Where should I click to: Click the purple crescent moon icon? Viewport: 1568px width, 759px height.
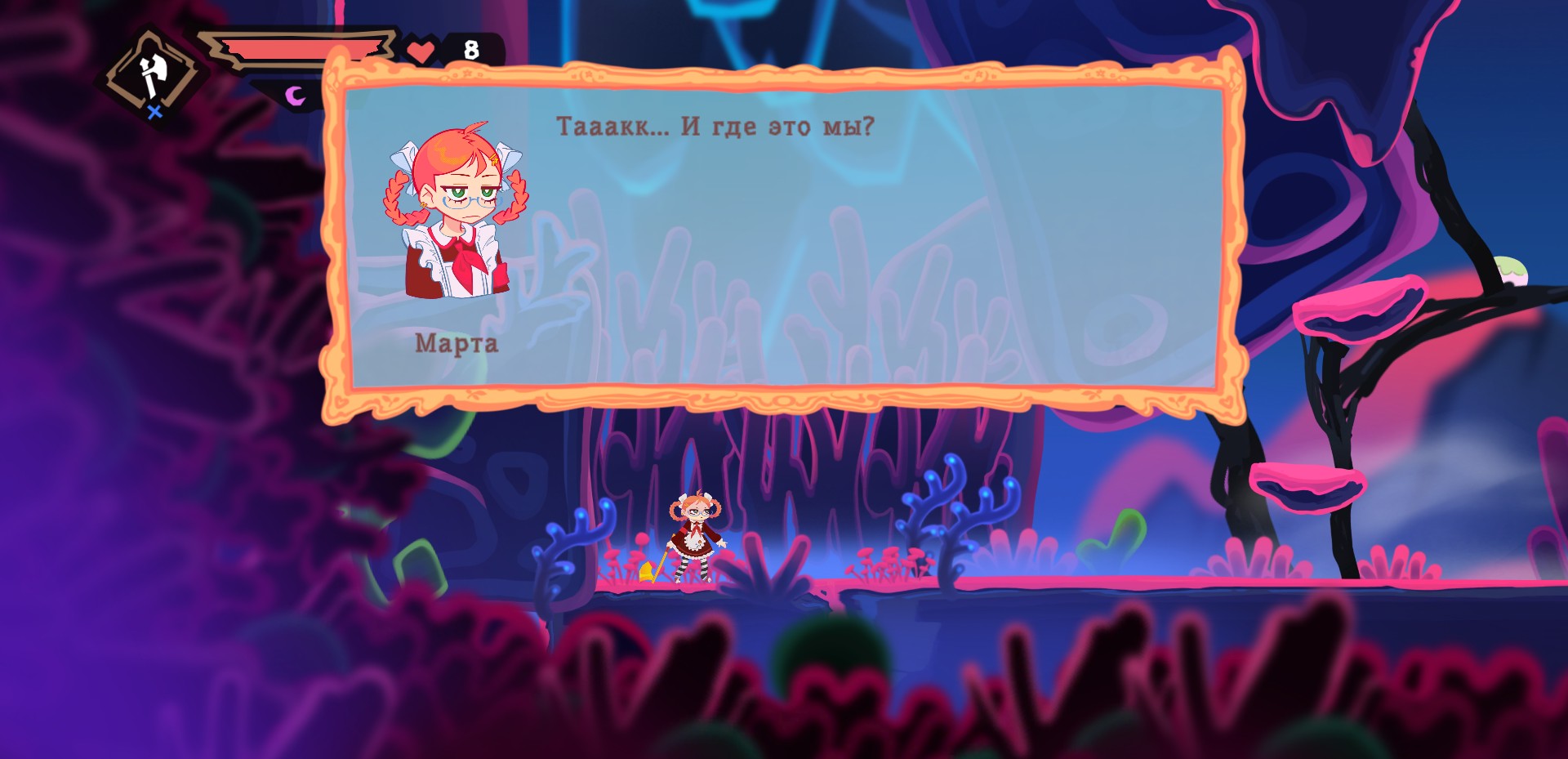tap(295, 96)
